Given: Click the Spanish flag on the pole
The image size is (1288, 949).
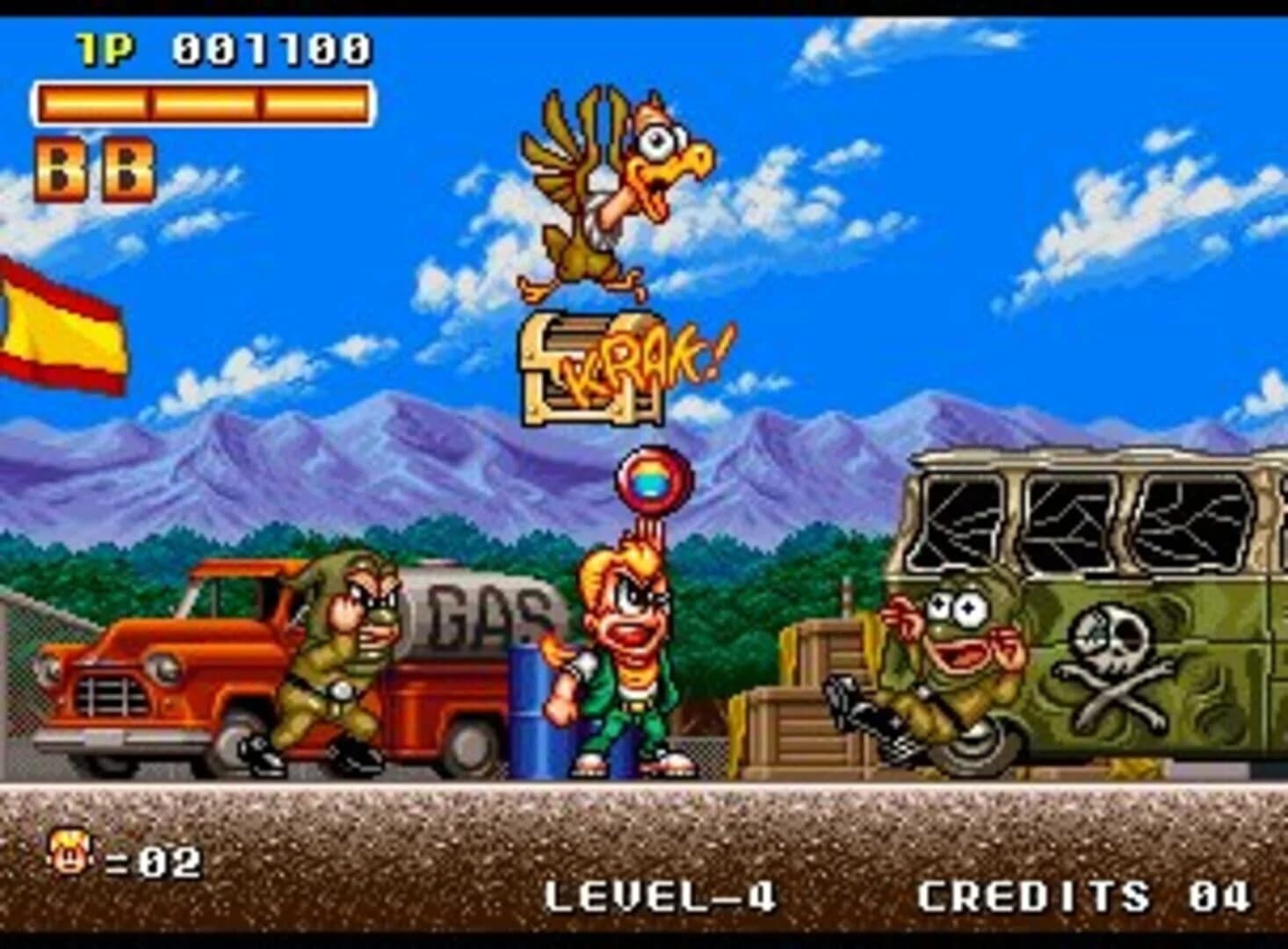Looking at the screenshot, I should click(x=57, y=334).
